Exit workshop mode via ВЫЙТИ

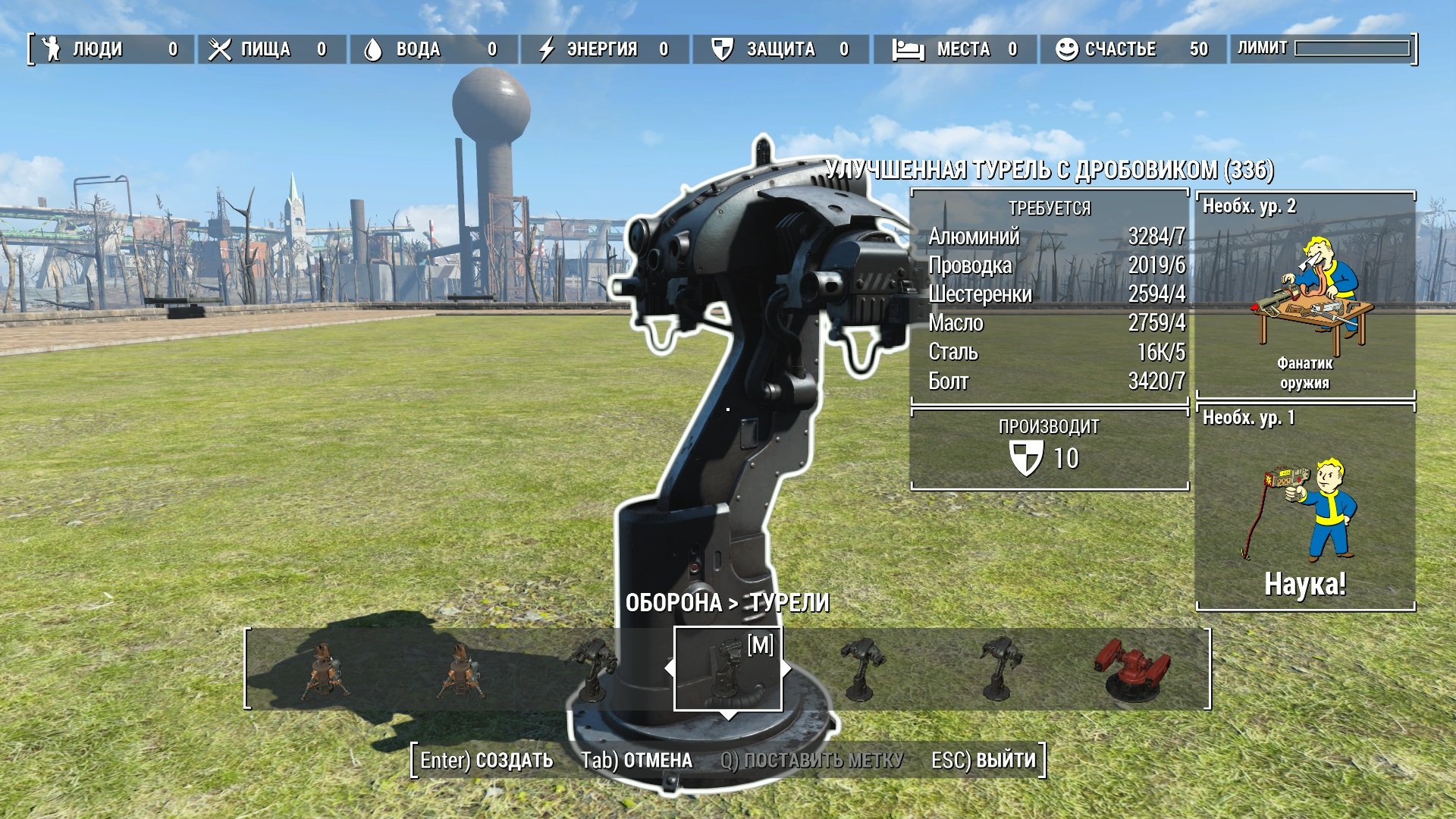point(983,761)
